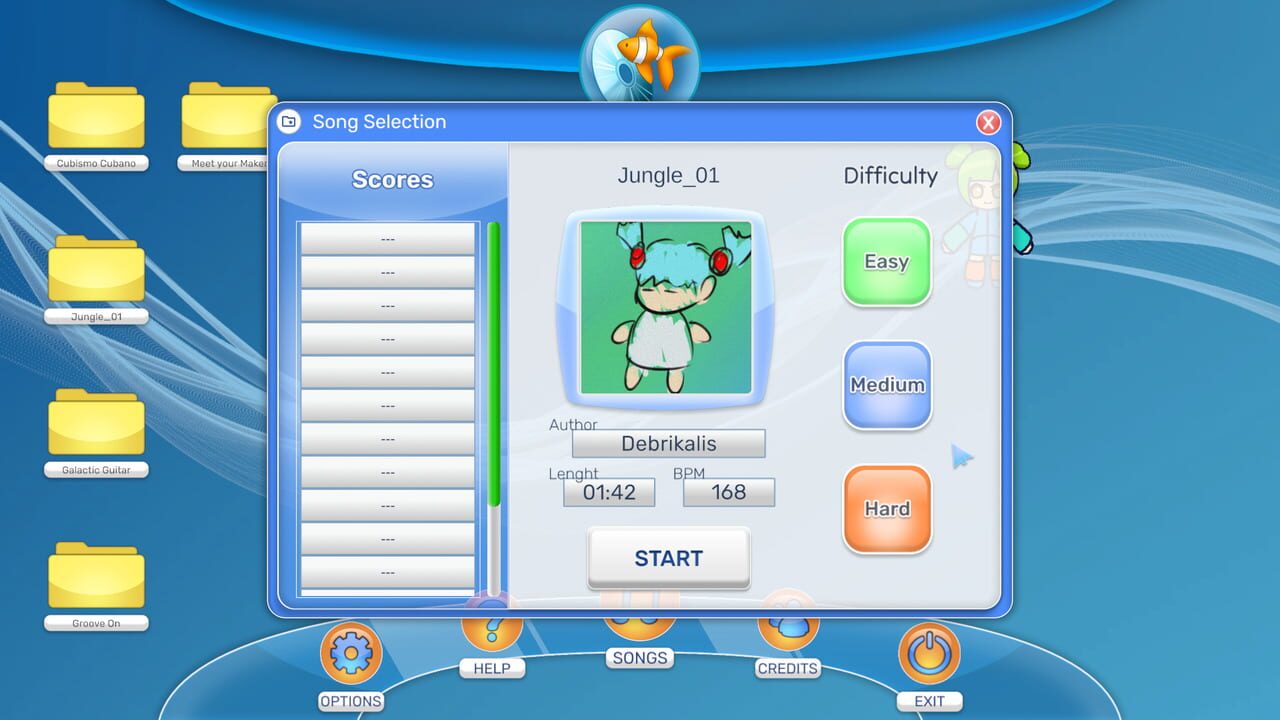The width and height of the screenshot is (1280, 720).
Task: Open the Cubismo Cubano folder
Action: tap(96, 118)
